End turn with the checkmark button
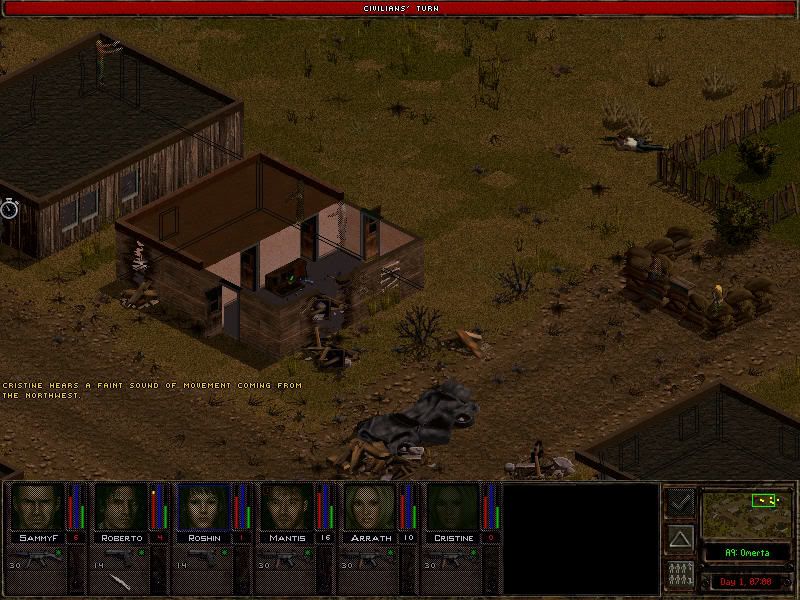 (x=680, y=501)
